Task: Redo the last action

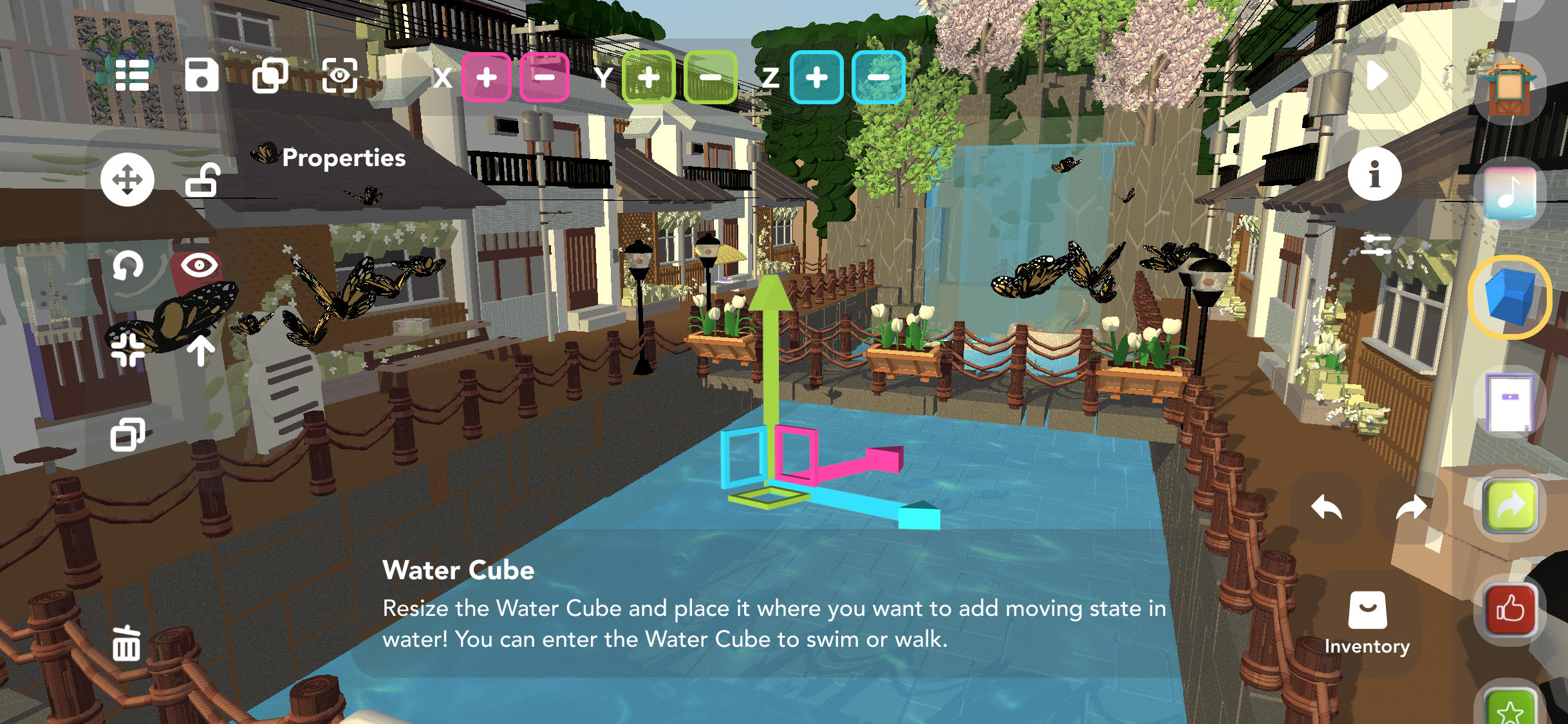Action: (1411, 508)
